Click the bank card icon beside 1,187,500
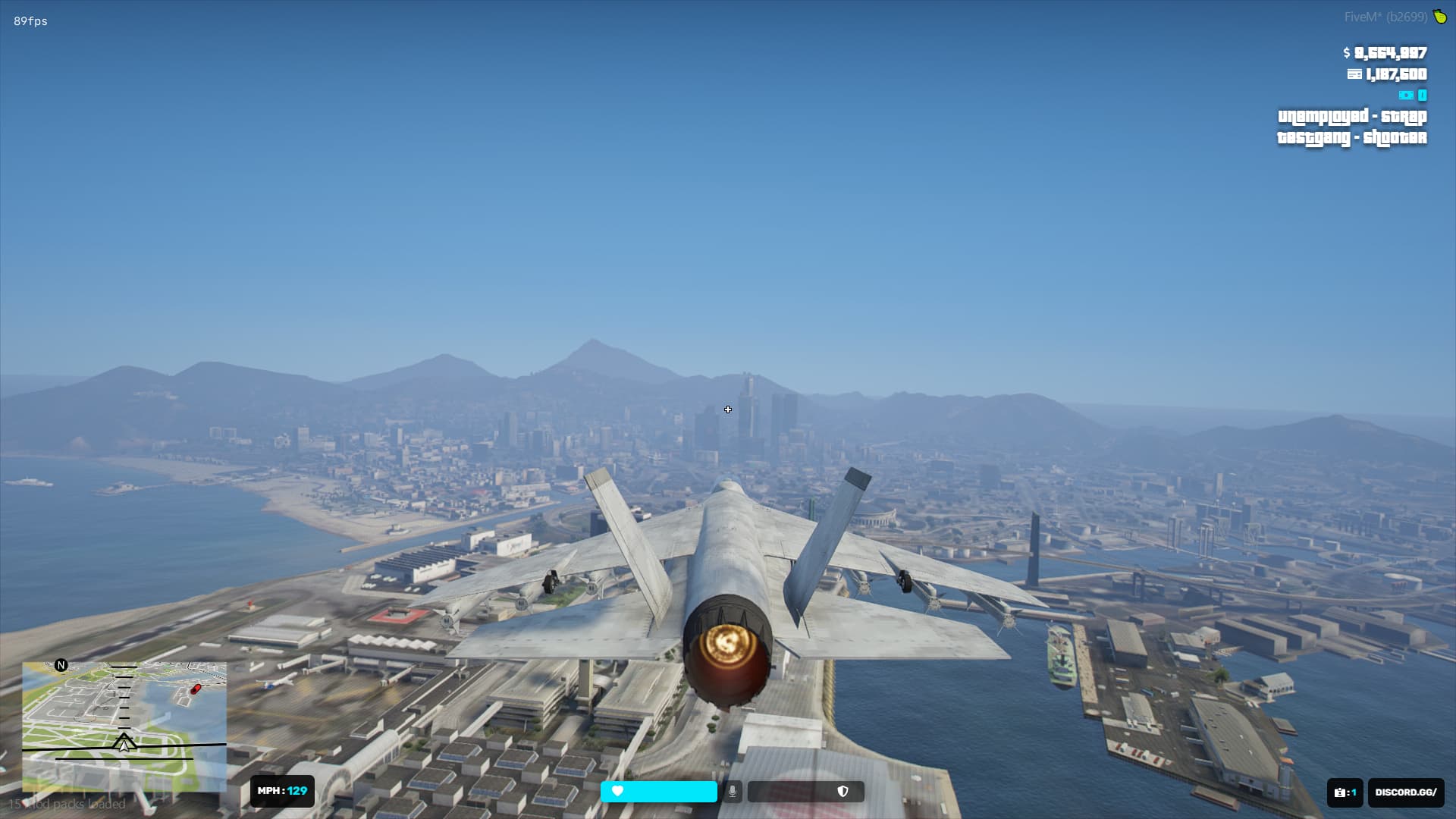Image resolution: width=1456 pixels, height=819 pixels. coord(1355,74)
